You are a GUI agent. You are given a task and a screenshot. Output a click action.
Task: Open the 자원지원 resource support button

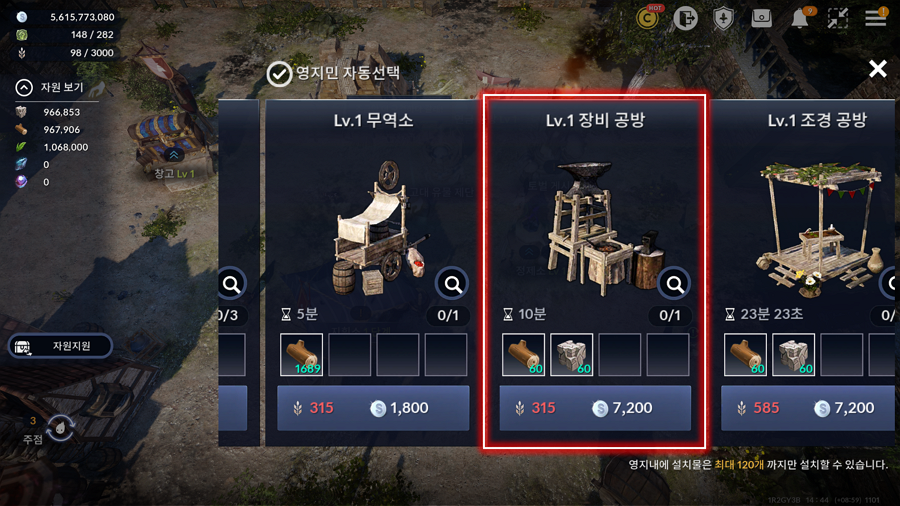coord(61,346)
